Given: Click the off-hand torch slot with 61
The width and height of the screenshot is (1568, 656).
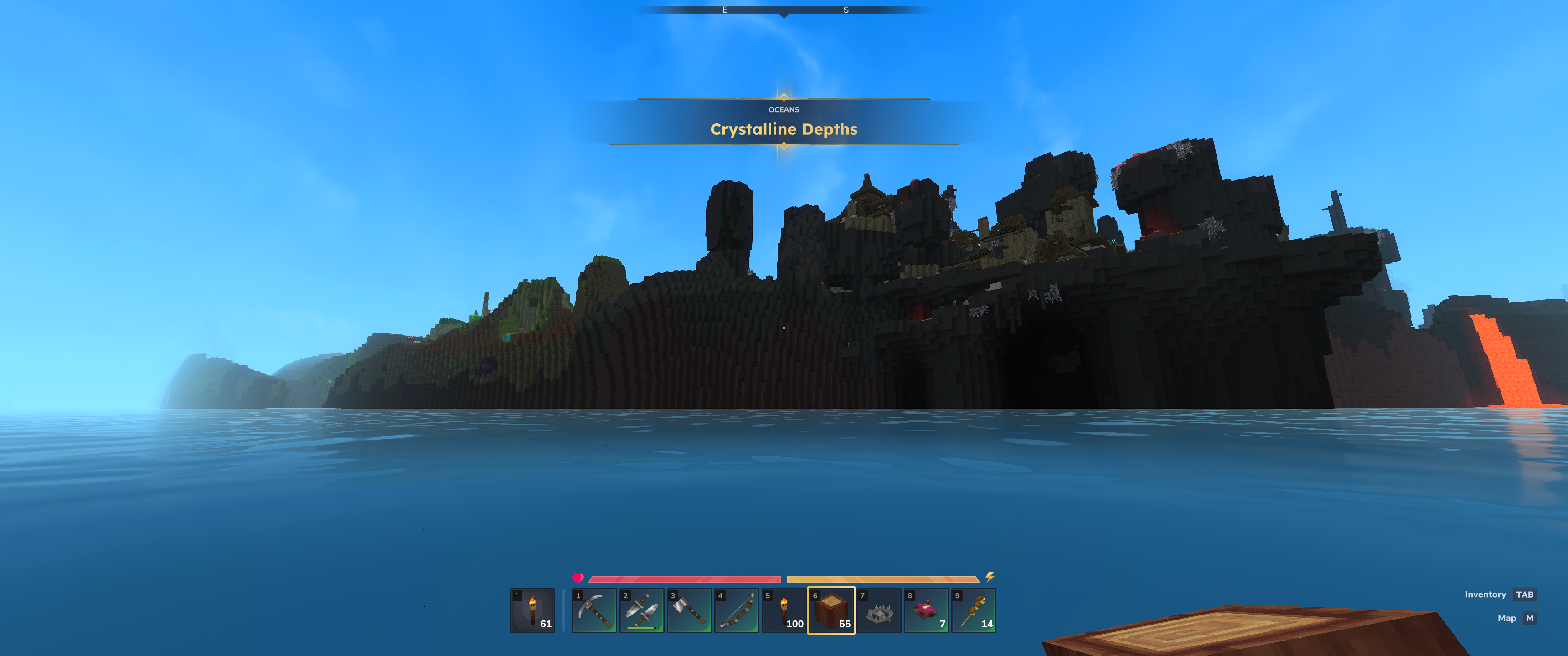Looking at the screenshot, I should click(532, 610).
